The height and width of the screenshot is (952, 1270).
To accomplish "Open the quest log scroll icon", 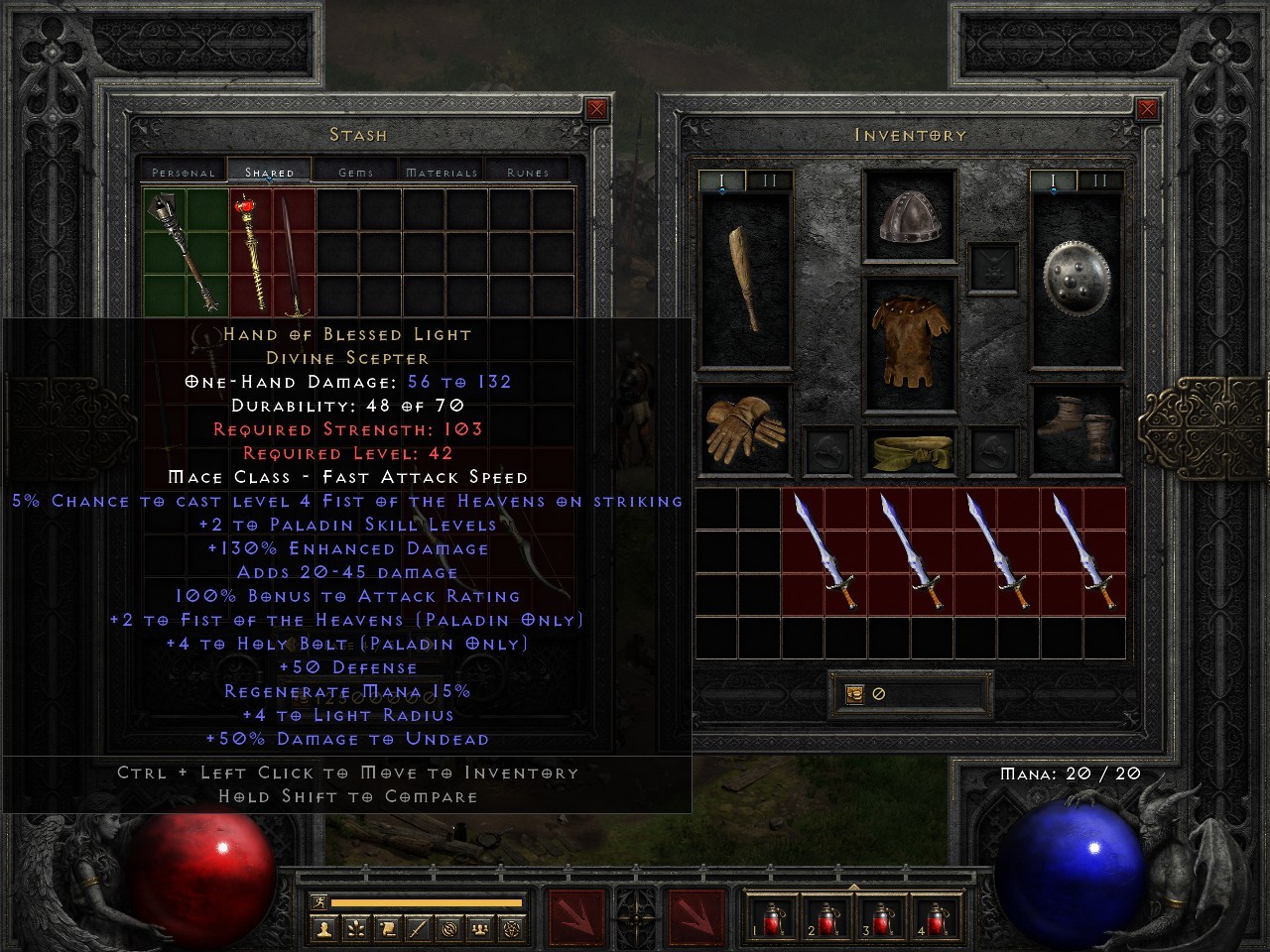I will [x=387, y=928].
